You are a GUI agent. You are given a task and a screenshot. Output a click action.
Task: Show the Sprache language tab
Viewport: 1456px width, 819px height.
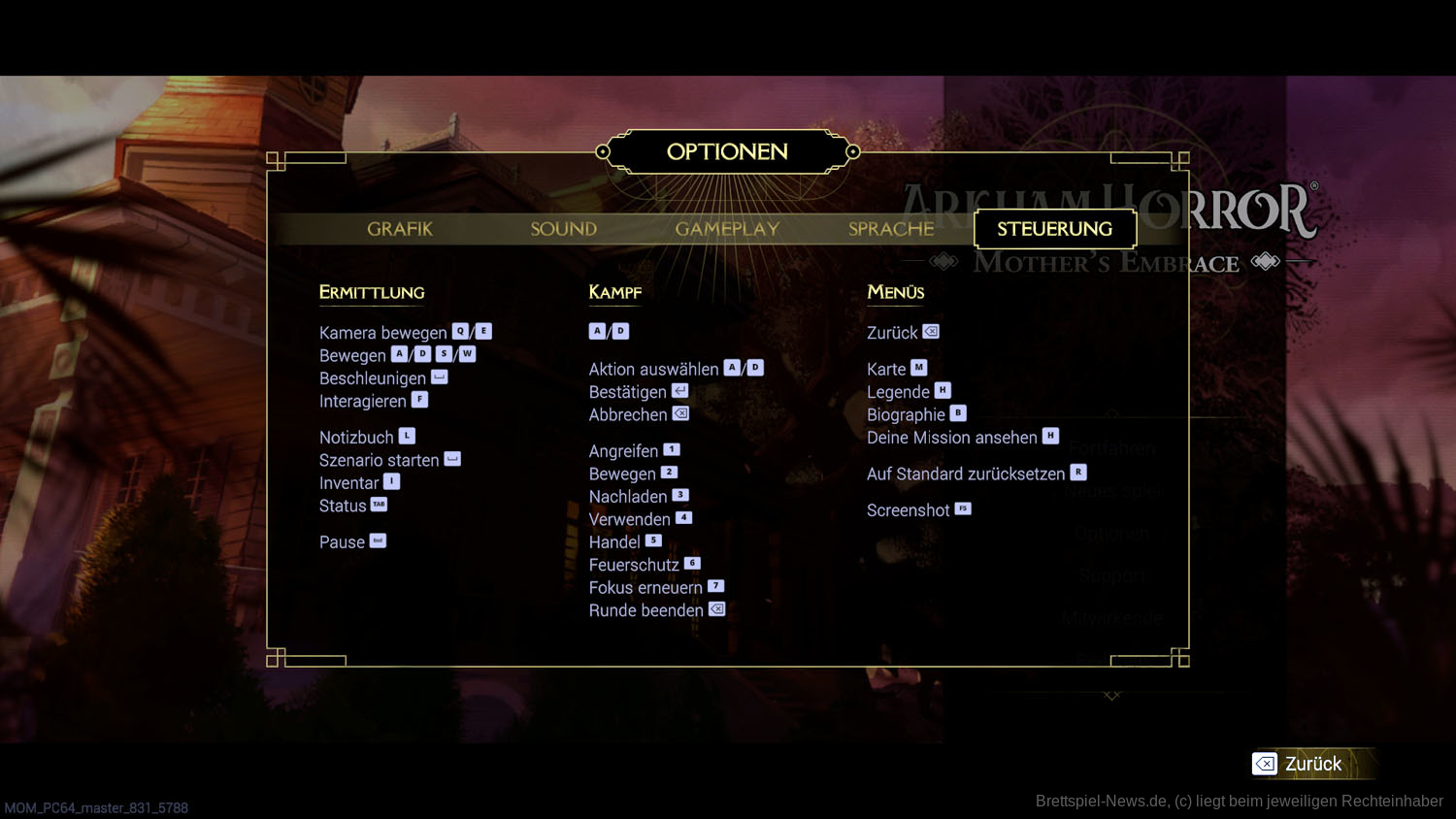pyautogui.click(x=891, y=229)
